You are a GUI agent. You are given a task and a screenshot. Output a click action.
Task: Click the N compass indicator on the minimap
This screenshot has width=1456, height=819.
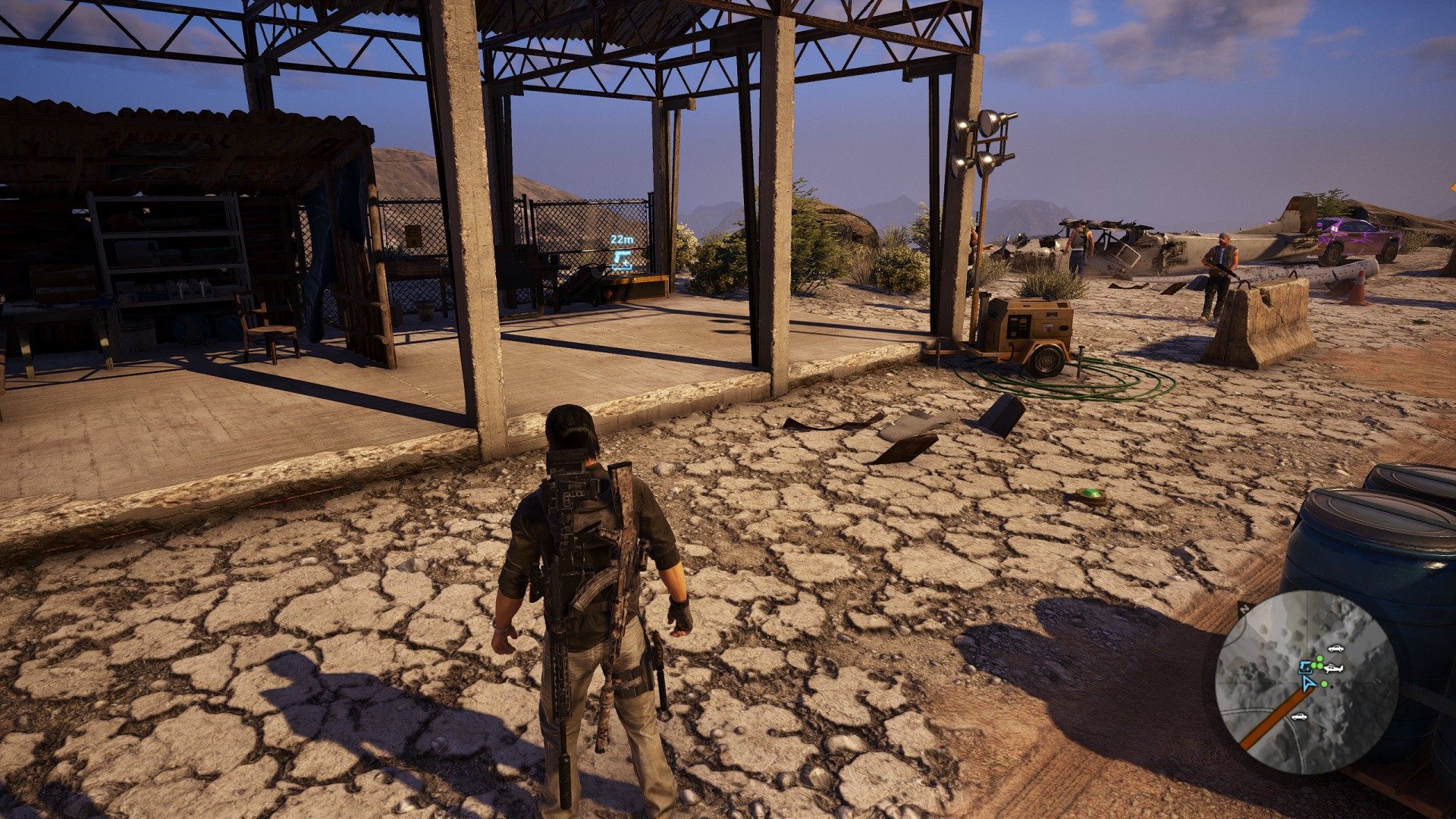[1244, 608]
